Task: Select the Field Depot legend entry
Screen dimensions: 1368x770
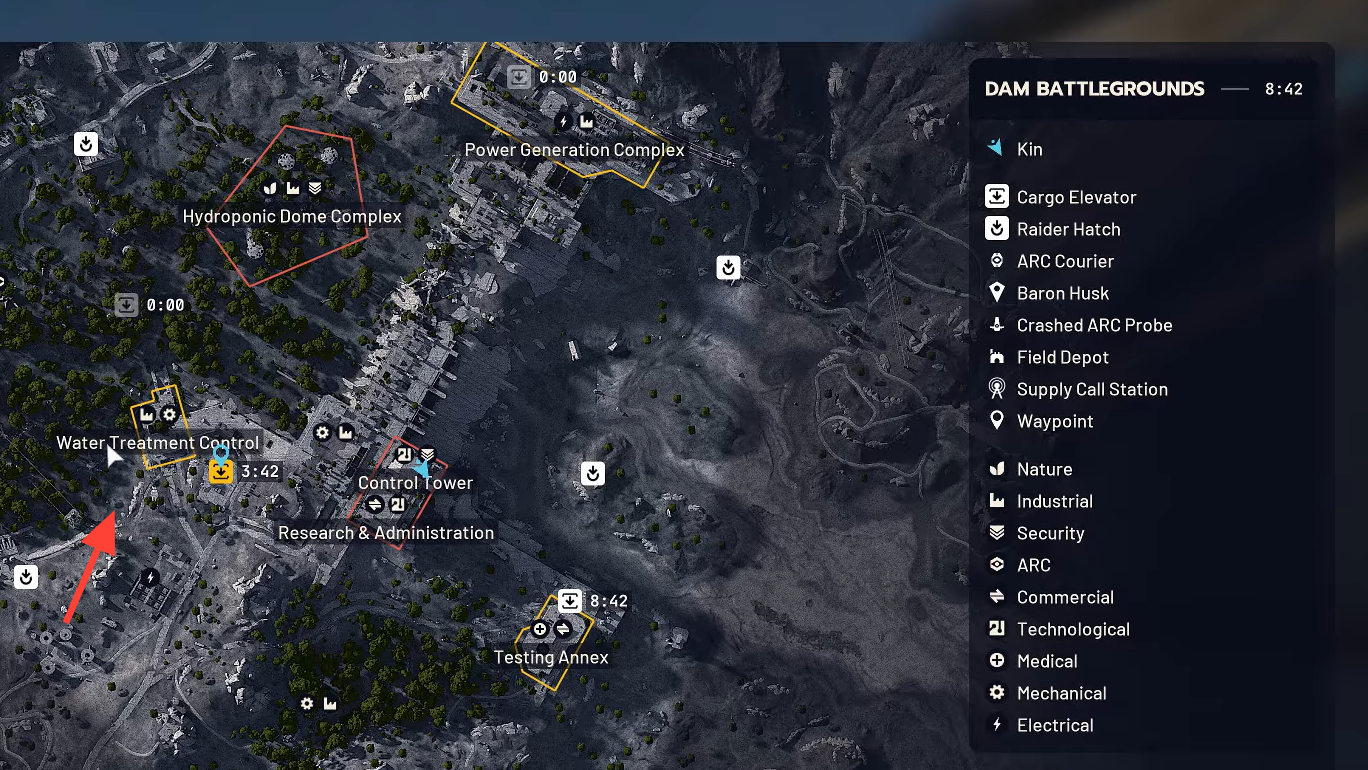Action: pos(1062,357)
